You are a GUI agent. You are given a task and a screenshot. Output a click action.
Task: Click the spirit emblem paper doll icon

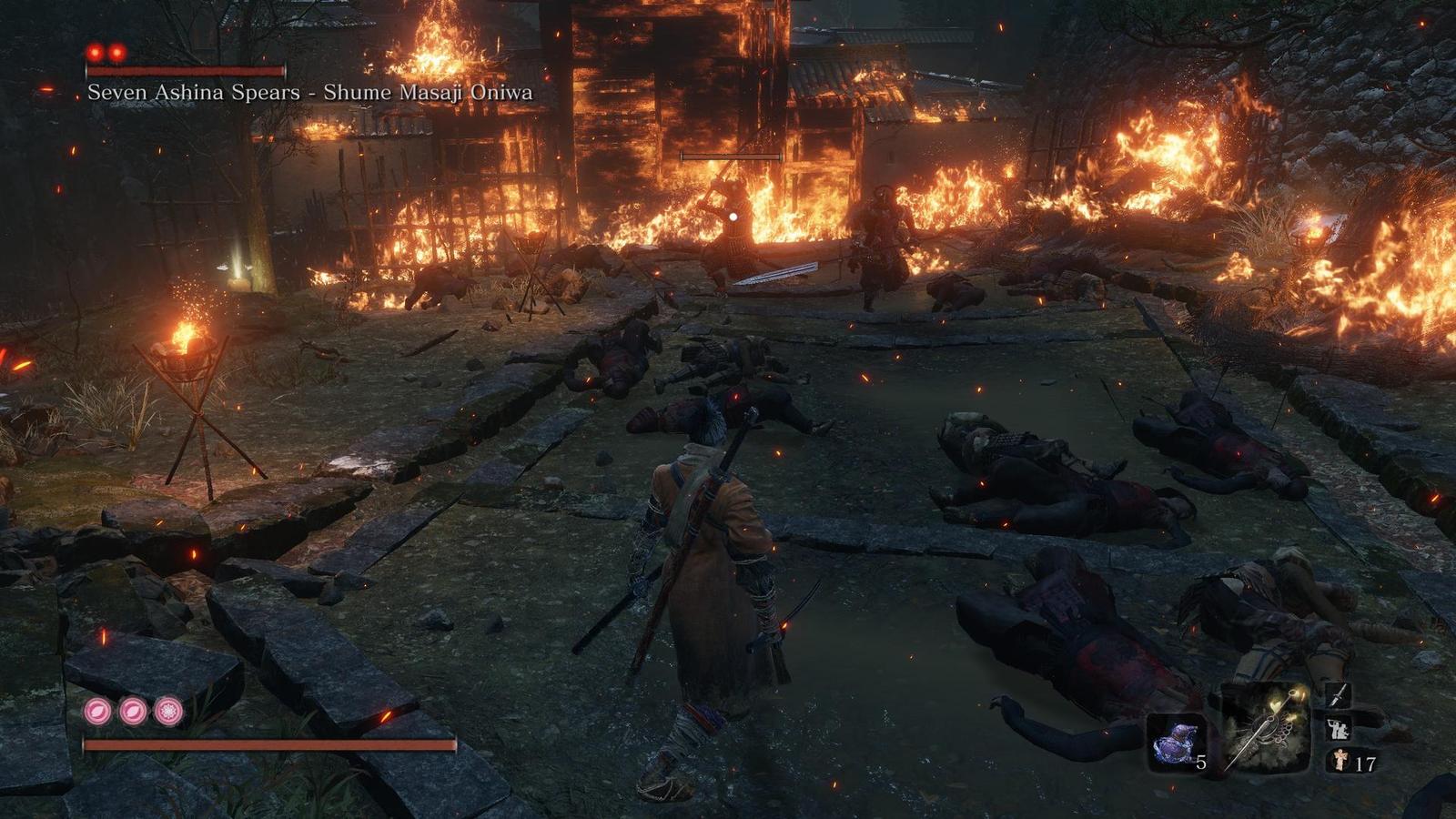pos(1339,761)
